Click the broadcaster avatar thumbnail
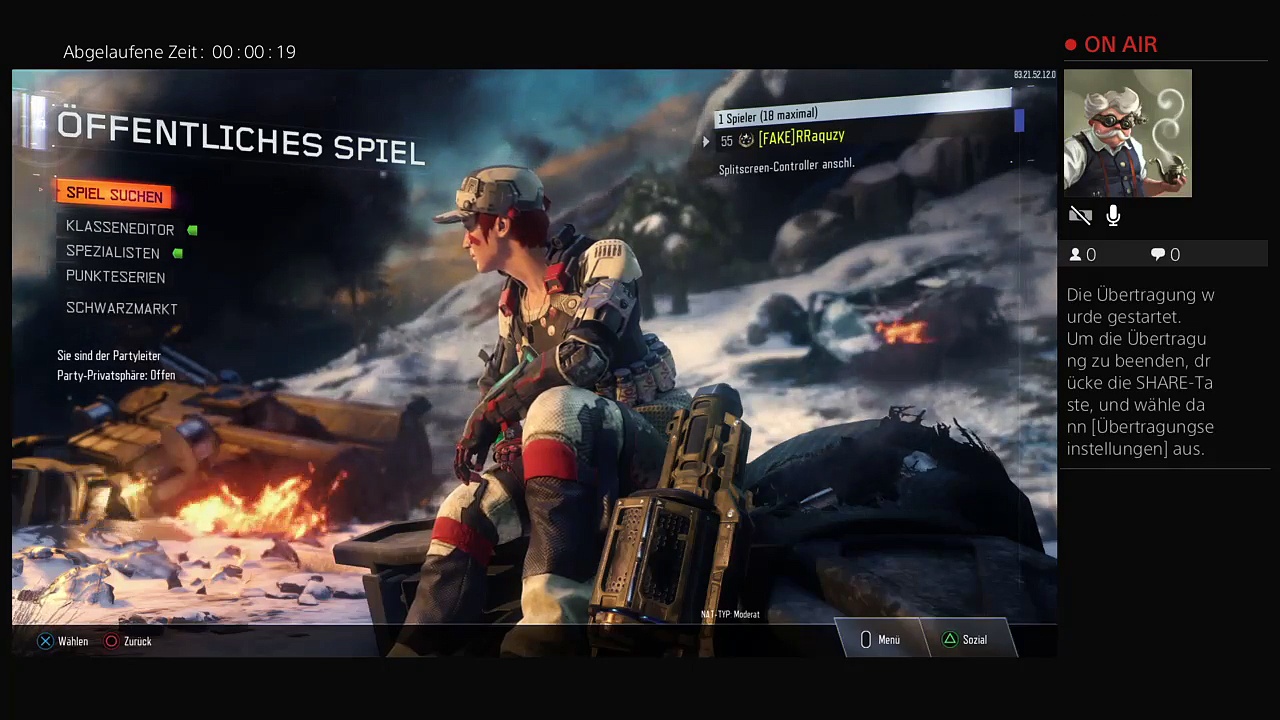This screenshot has height=720, width=1280. 1127,133
